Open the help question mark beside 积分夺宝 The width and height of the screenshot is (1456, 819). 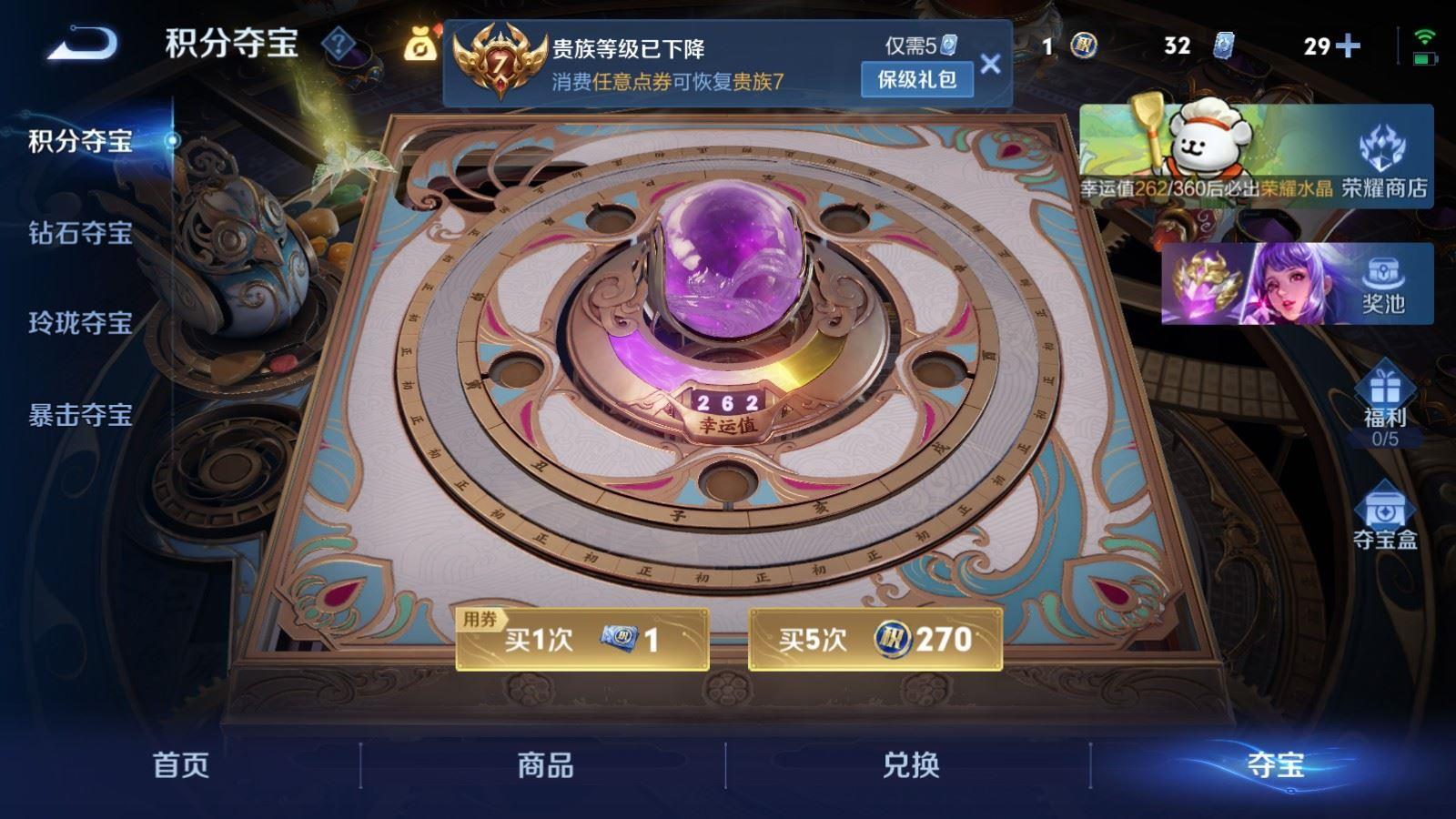(x=337, y=41)
